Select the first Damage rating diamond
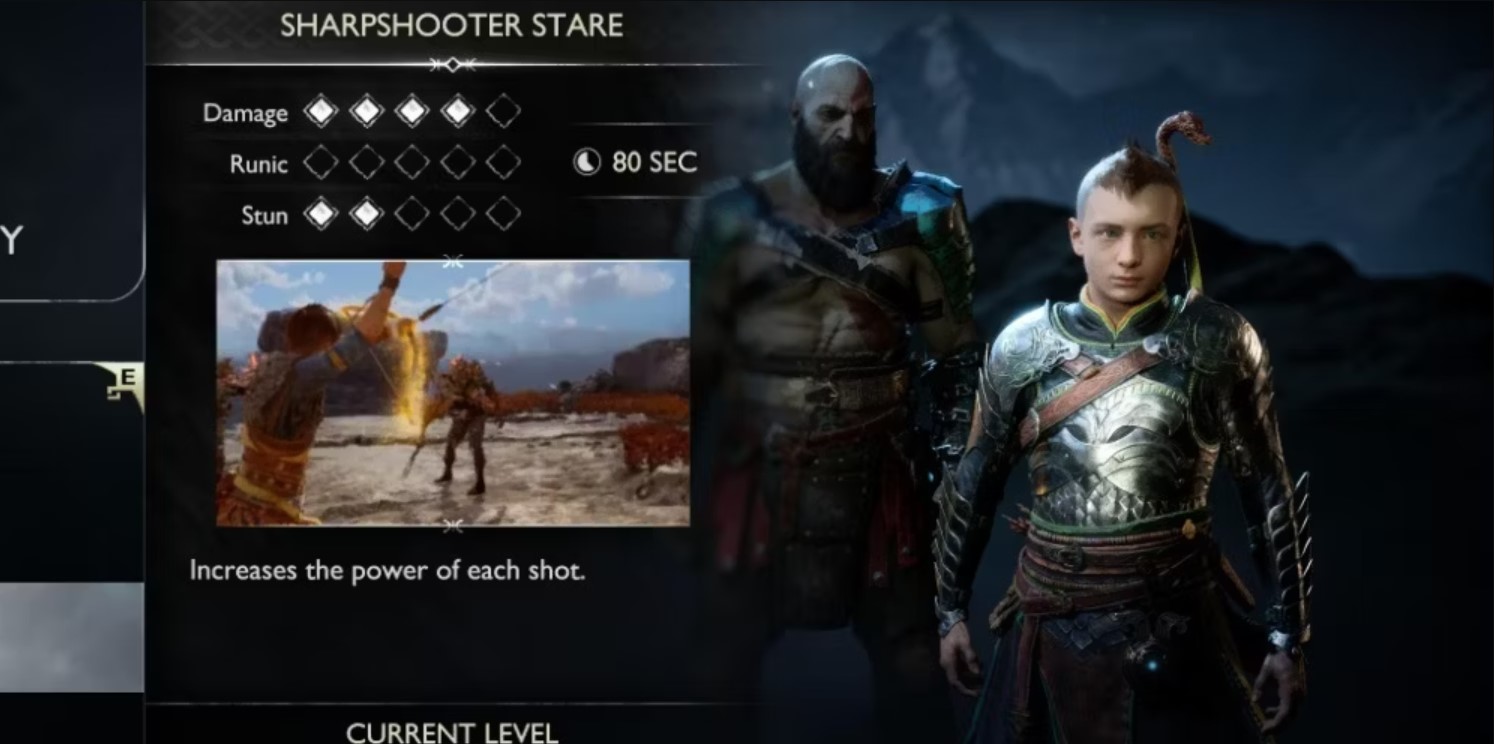 pos(321,112)
